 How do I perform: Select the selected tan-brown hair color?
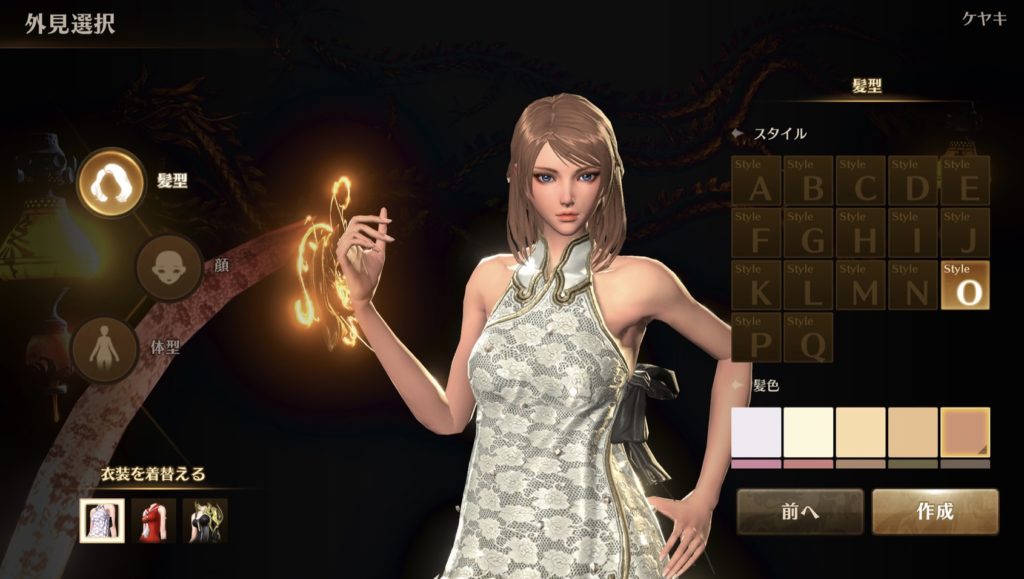pyautogui.click(x=965, y=433)
